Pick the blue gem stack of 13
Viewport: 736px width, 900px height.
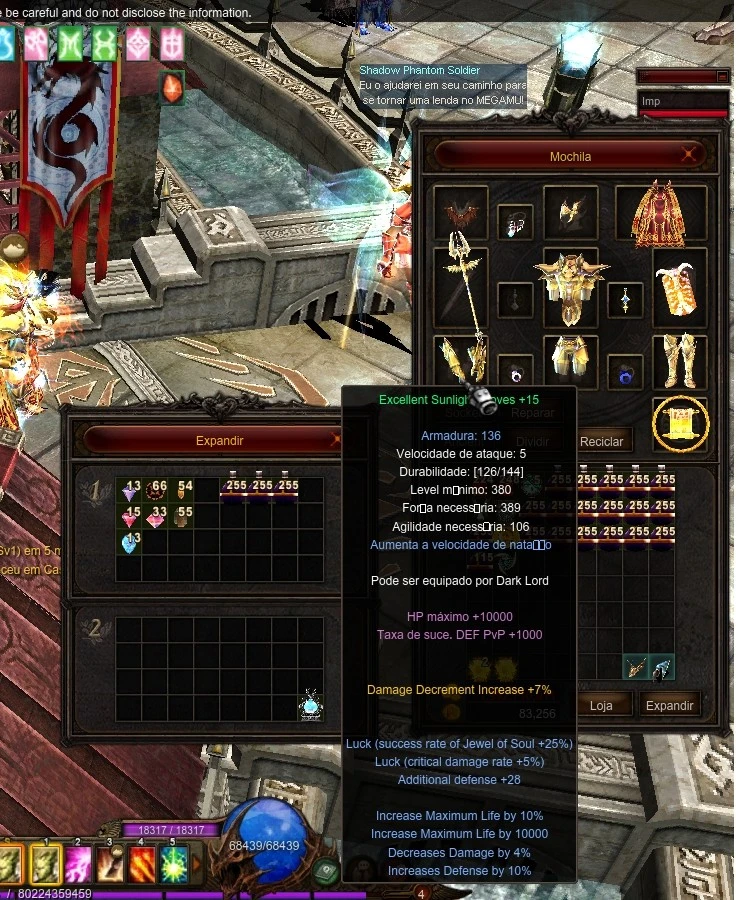click(129, 543)
